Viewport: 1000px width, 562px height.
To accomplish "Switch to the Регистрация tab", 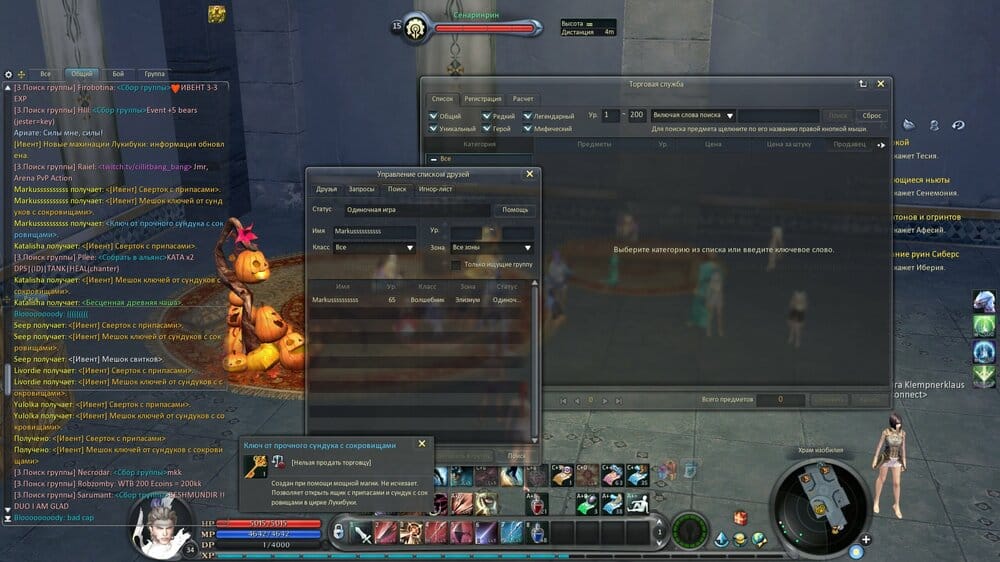I will [x=482, y=99].
